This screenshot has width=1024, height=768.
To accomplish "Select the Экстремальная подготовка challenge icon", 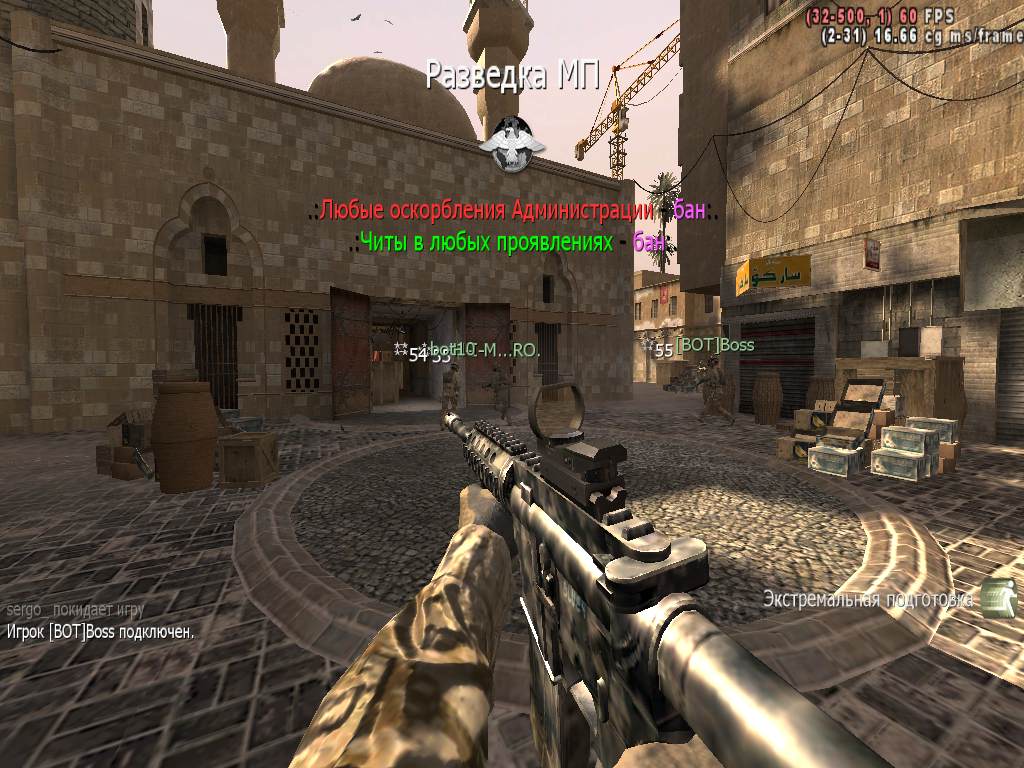I will click(997, 598).
